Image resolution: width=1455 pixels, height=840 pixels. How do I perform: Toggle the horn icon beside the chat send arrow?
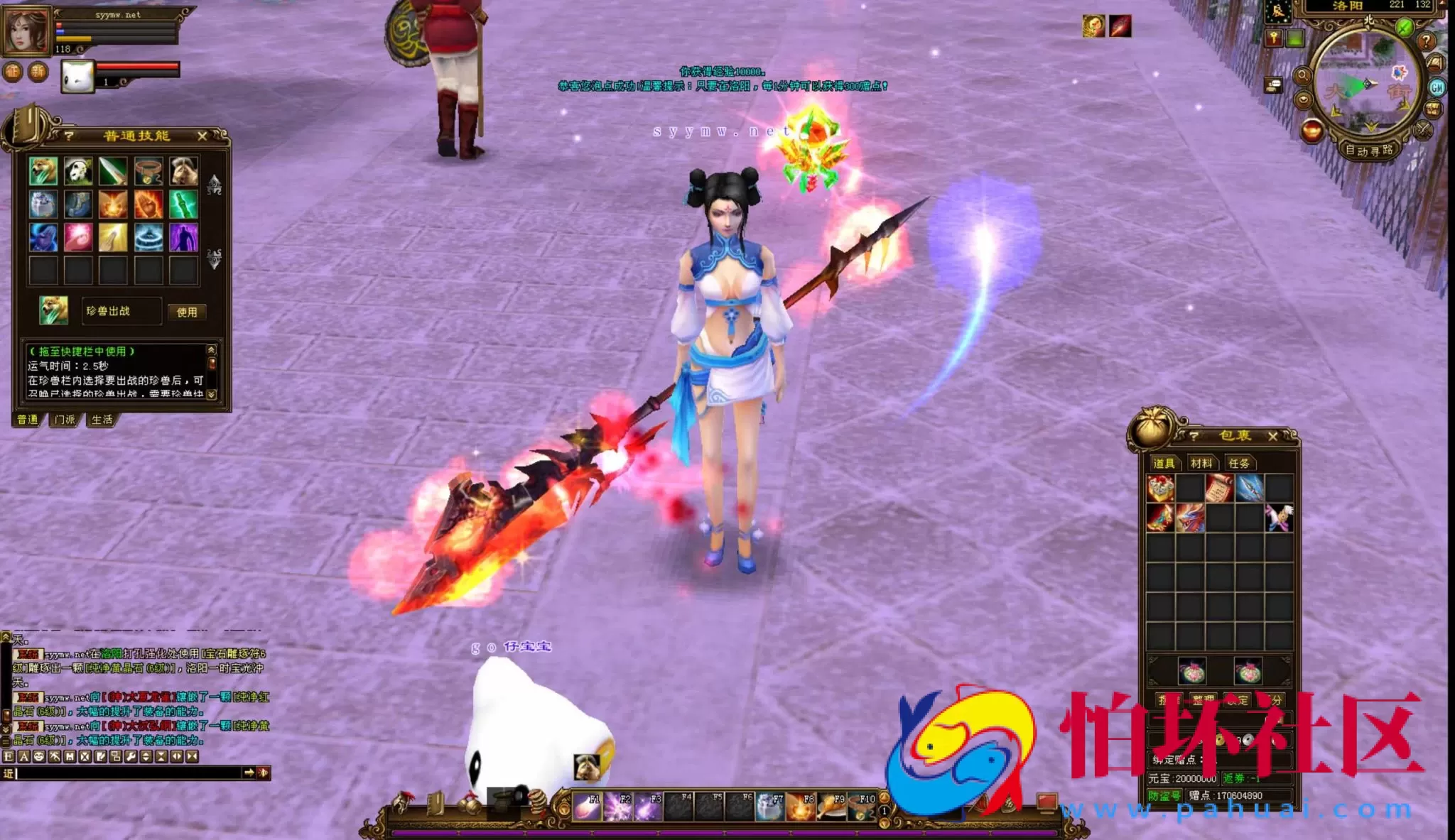point(264,774)
